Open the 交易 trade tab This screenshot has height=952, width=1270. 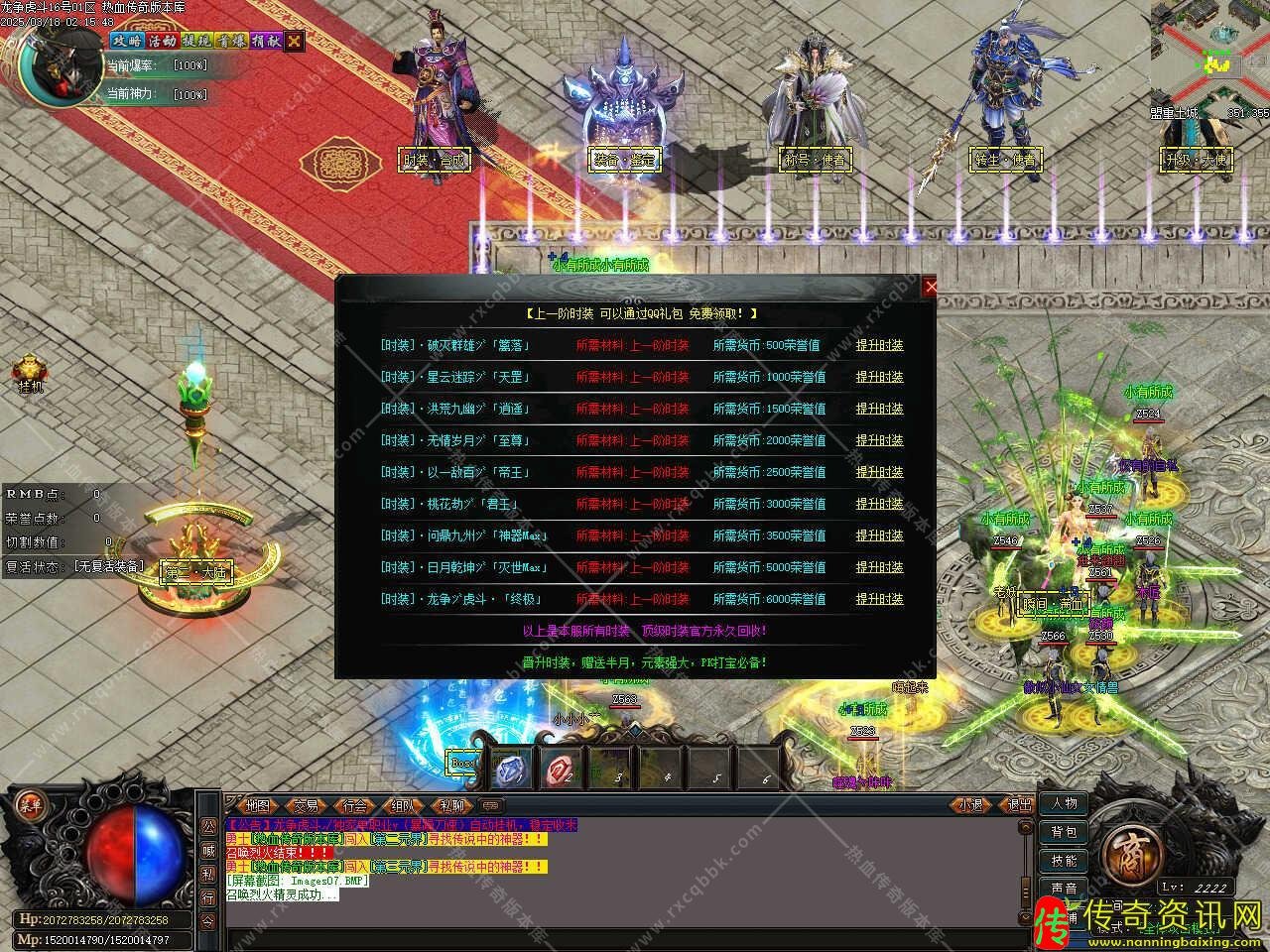pos(306,805)
